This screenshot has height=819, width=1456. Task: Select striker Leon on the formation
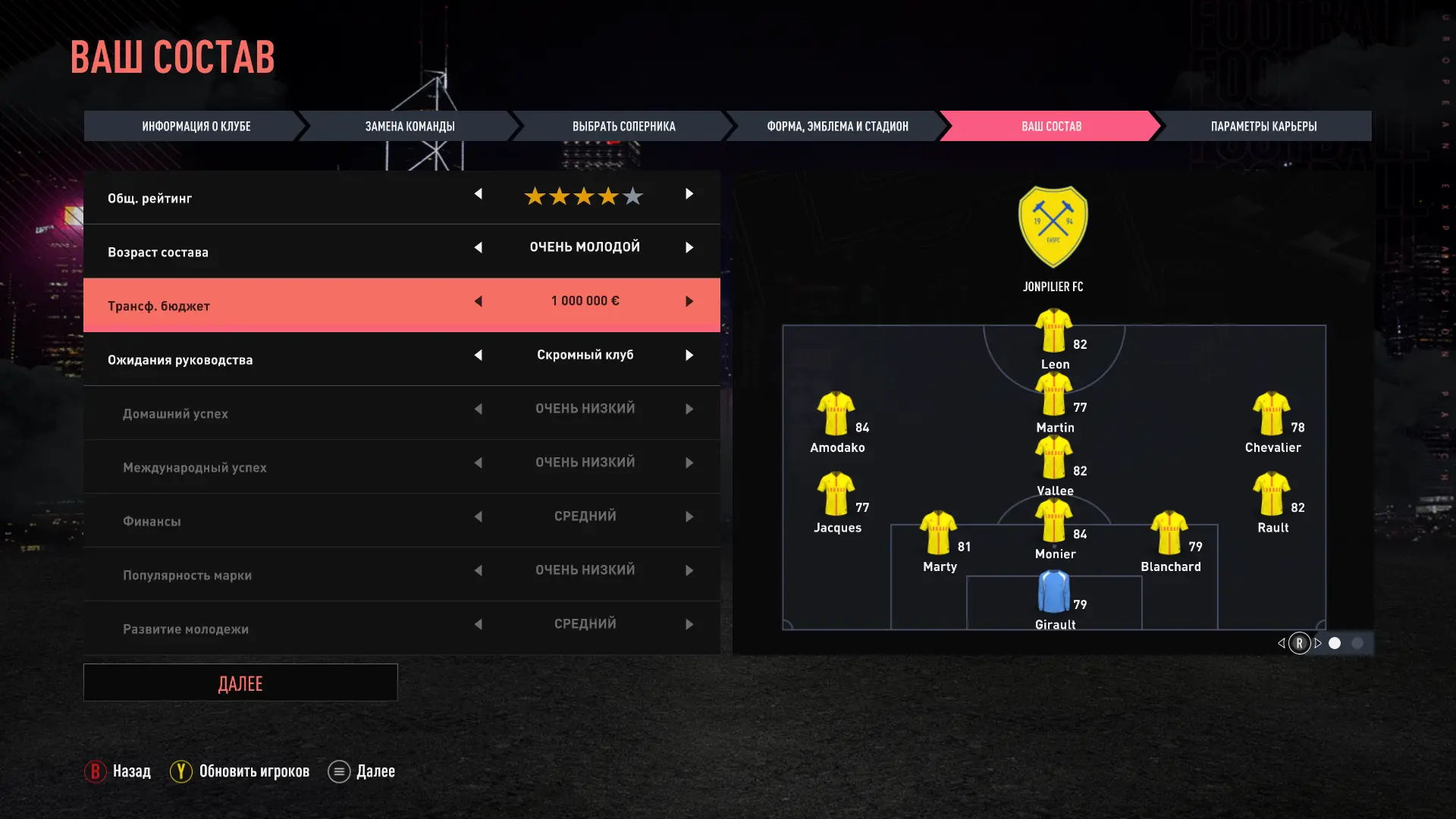[1053, 331]
